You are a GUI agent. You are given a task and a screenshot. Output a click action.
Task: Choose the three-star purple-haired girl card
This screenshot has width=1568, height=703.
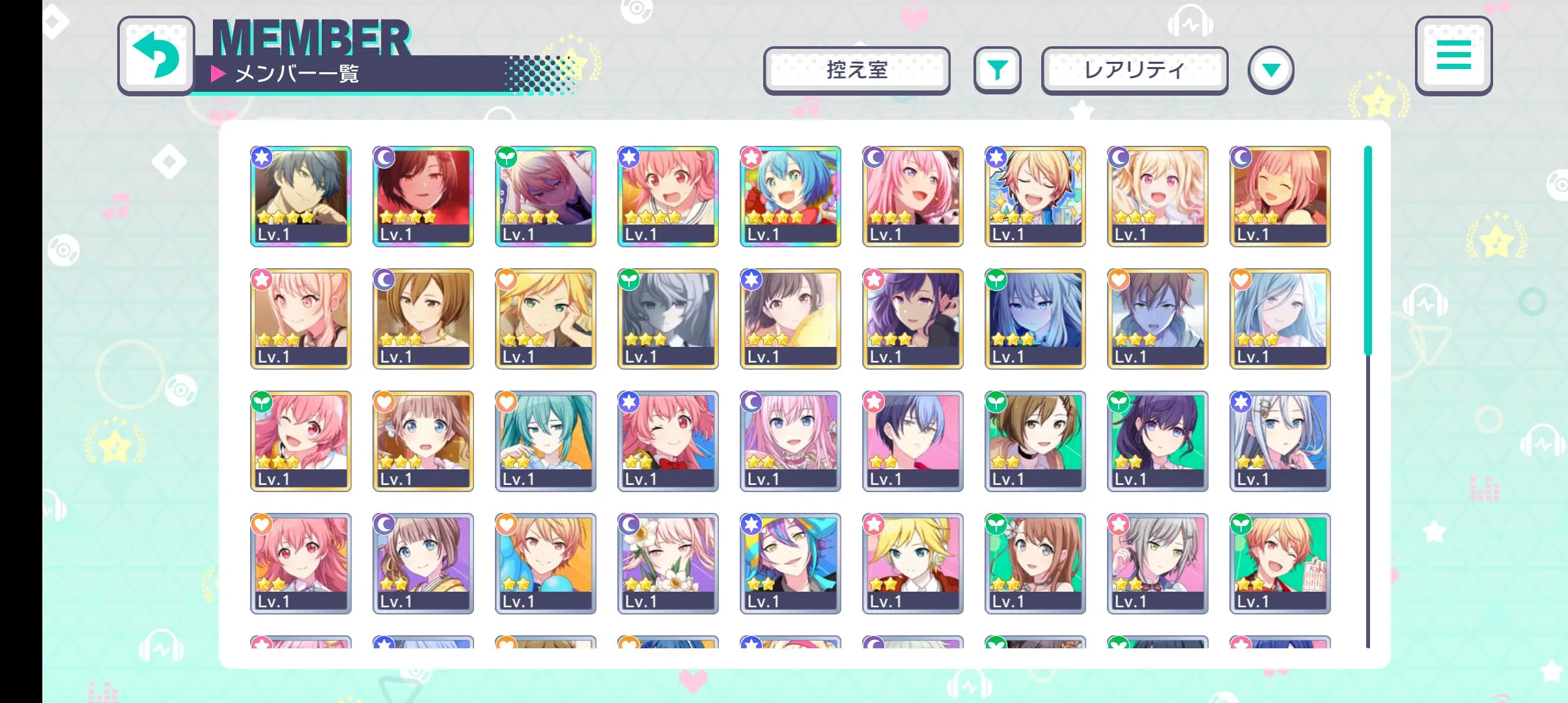click(x=913, y=319)
